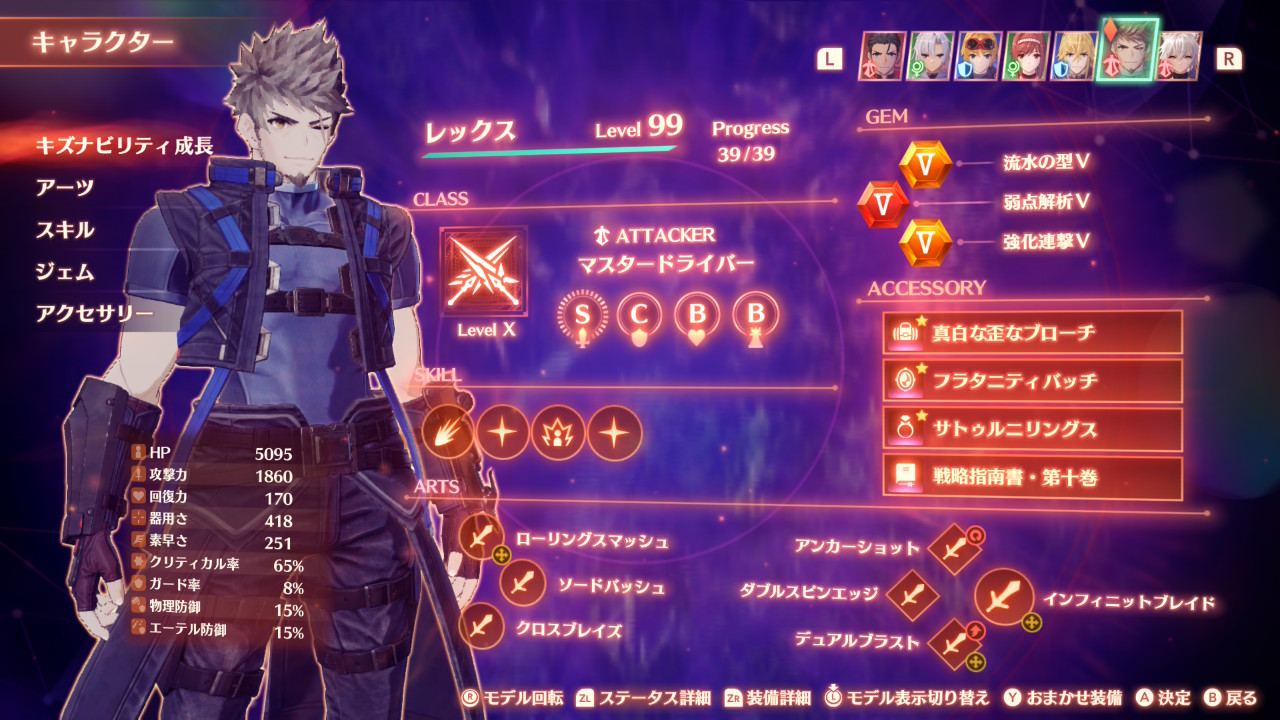Choose the ソードバッシュ art icon
The image size is (1280, 720).
[x=522, y=583]
